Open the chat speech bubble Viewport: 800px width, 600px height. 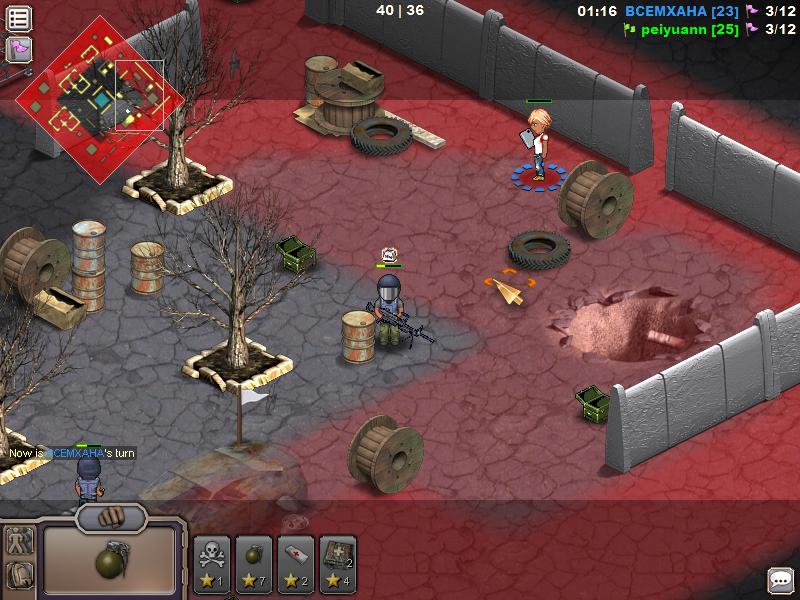click(780, 580)
